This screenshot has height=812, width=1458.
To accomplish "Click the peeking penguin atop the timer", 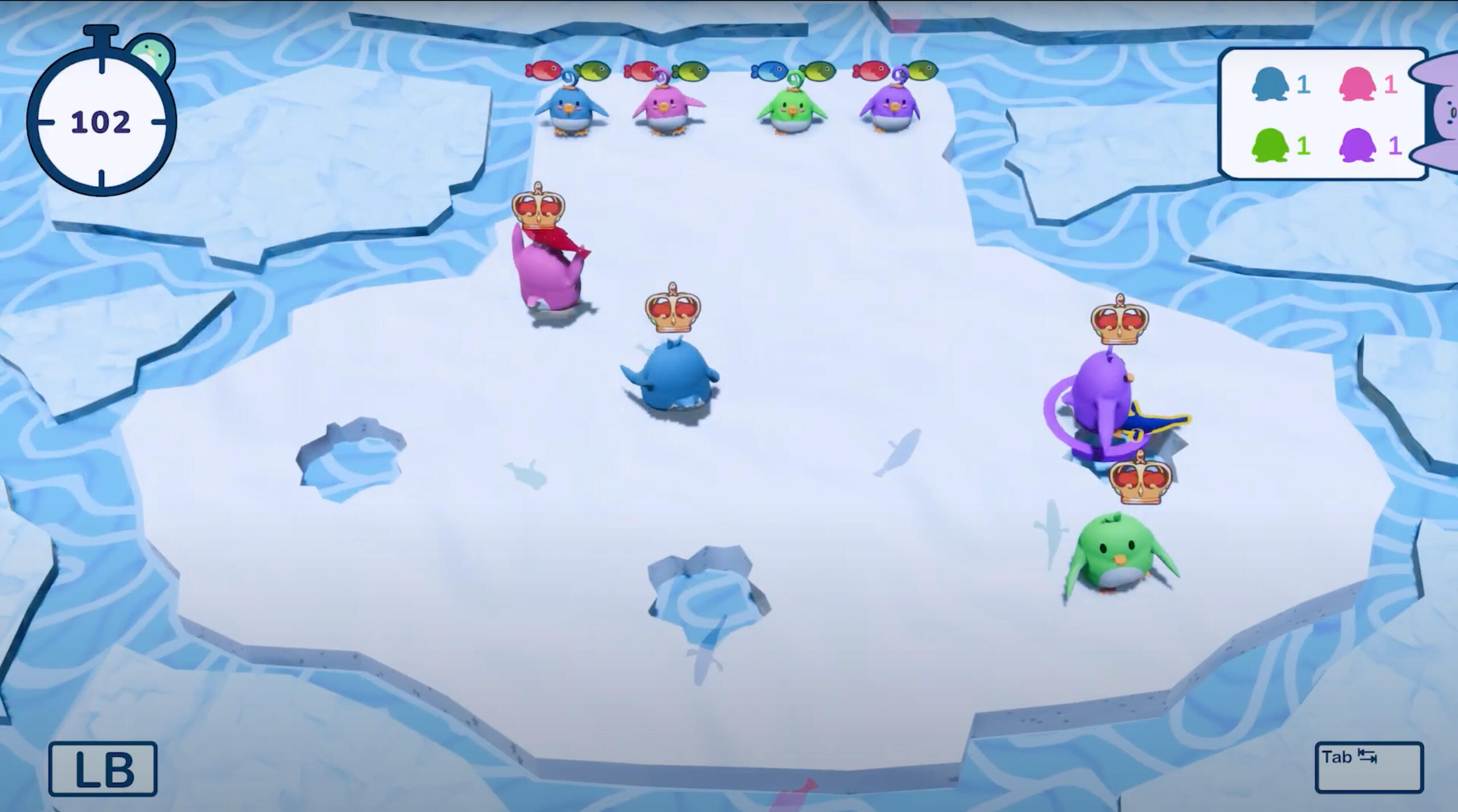I will (151, 54).
